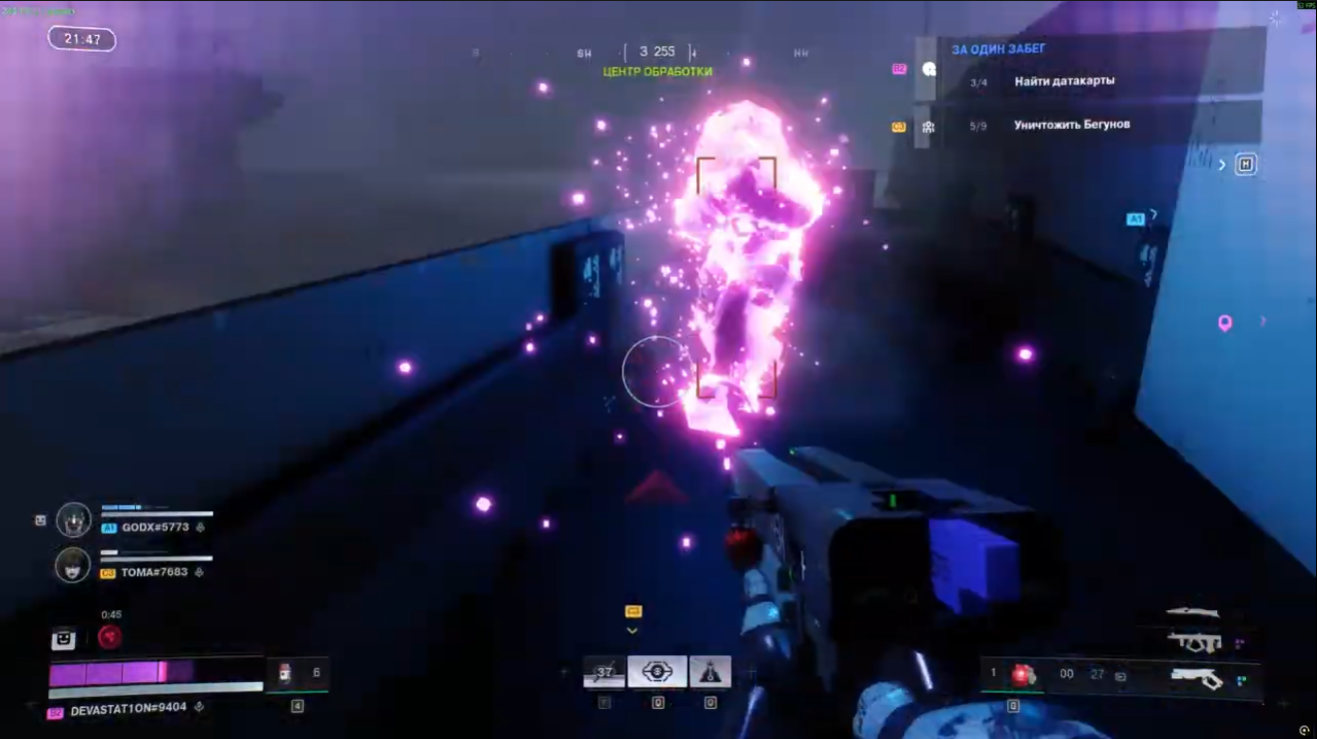The height and width of the screenshot is (739, 1317).
Task: Select the 'Уничтожить Бегунов' objective row
Action: point(1071,126)
